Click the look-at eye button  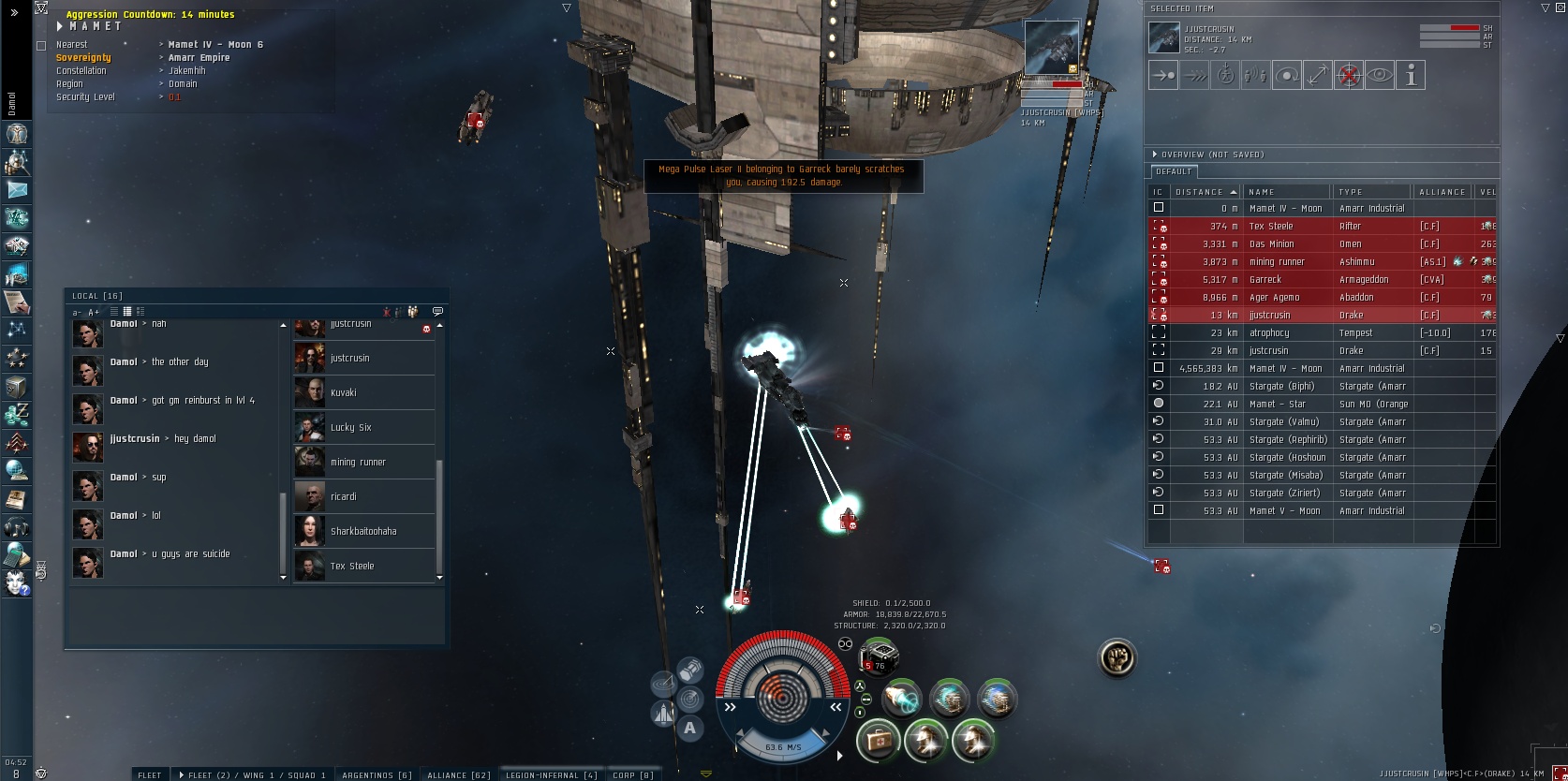tap(1379, 76)
